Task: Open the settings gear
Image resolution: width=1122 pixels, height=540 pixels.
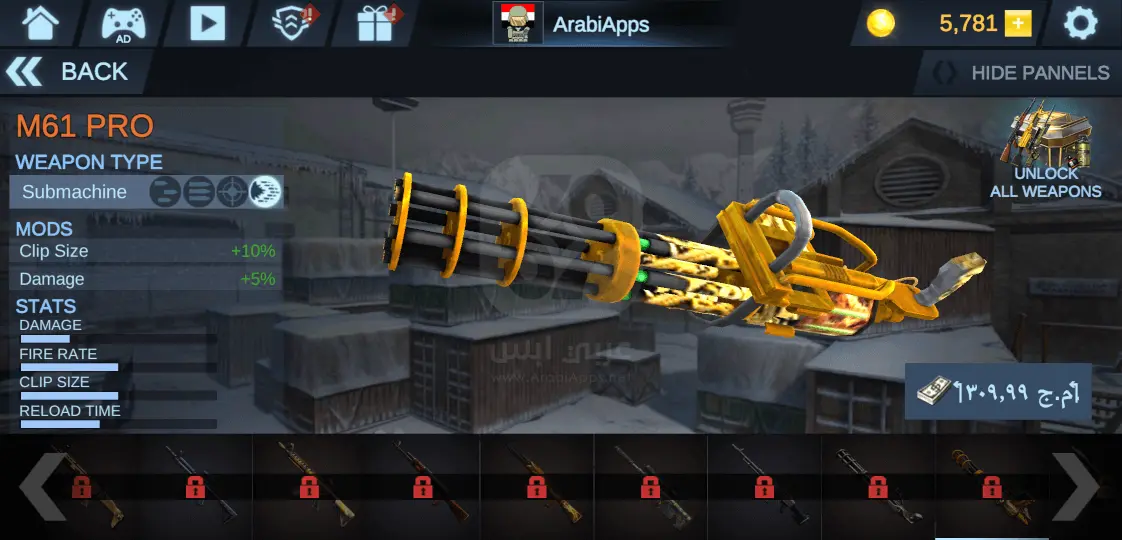Action: 1081,23
